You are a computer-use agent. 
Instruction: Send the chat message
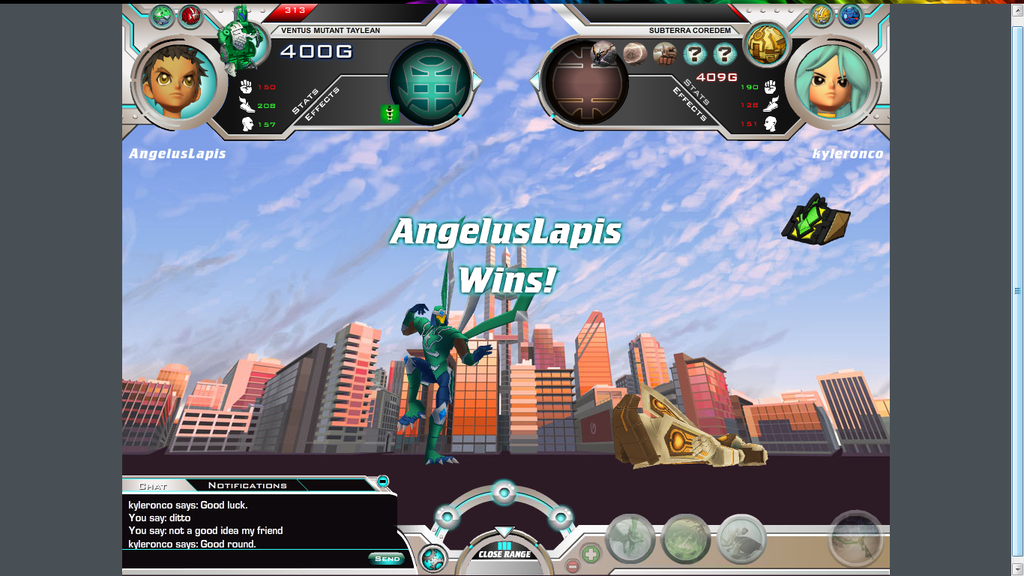pyautogui.click(x=387, y=559)
